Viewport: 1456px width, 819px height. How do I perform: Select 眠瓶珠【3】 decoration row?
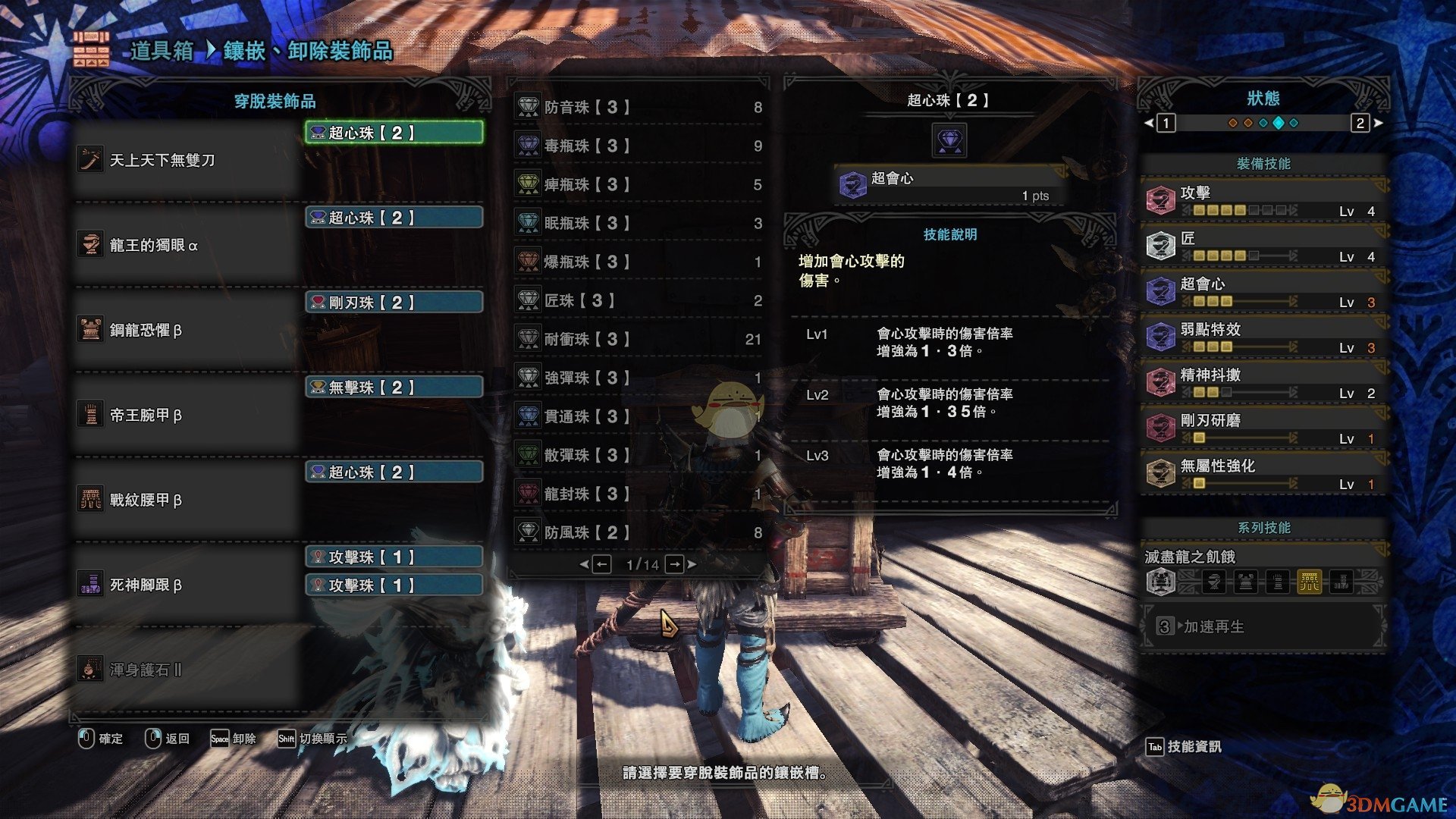639,223
